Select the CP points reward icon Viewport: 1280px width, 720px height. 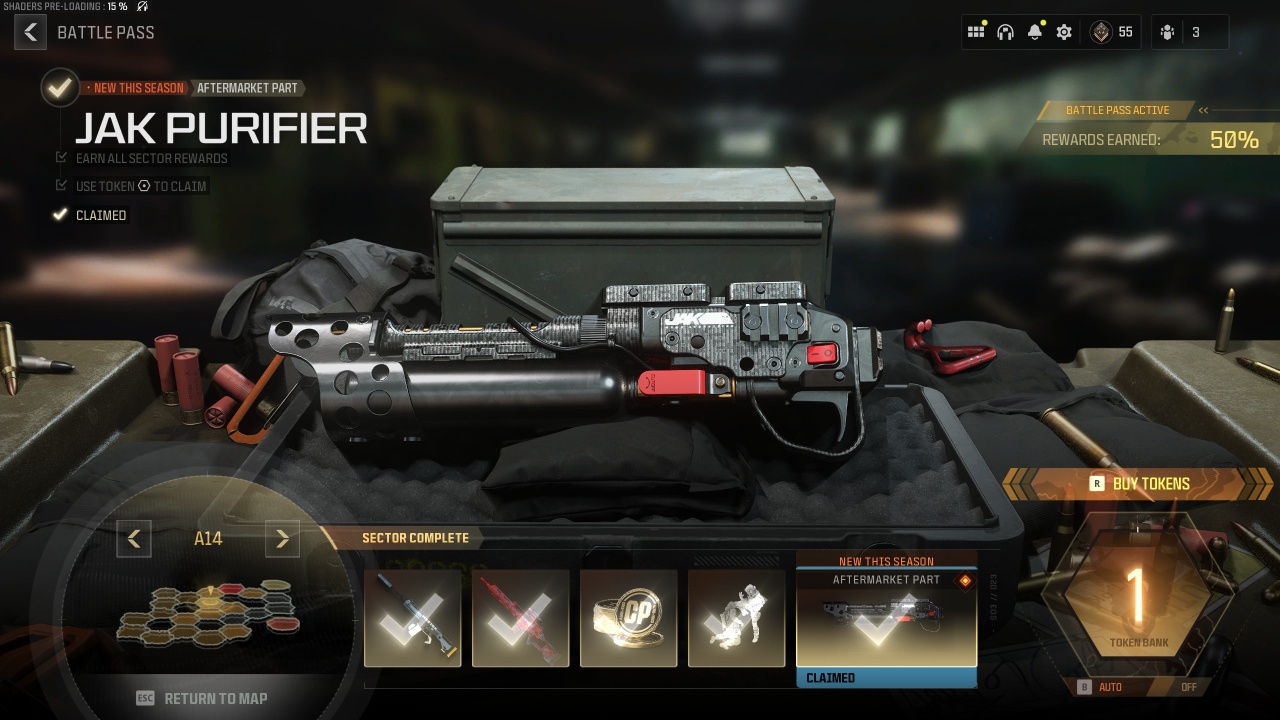pyautogui.click(x=629, y=618)
